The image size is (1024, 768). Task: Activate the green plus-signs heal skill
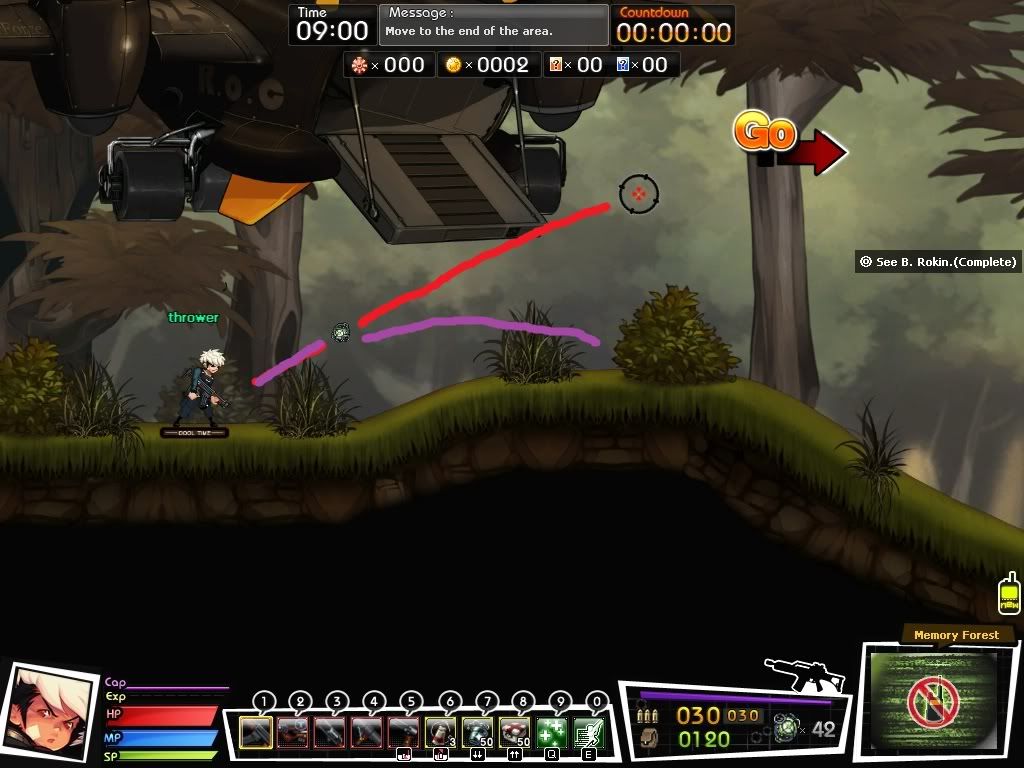(x=552, y=733)
